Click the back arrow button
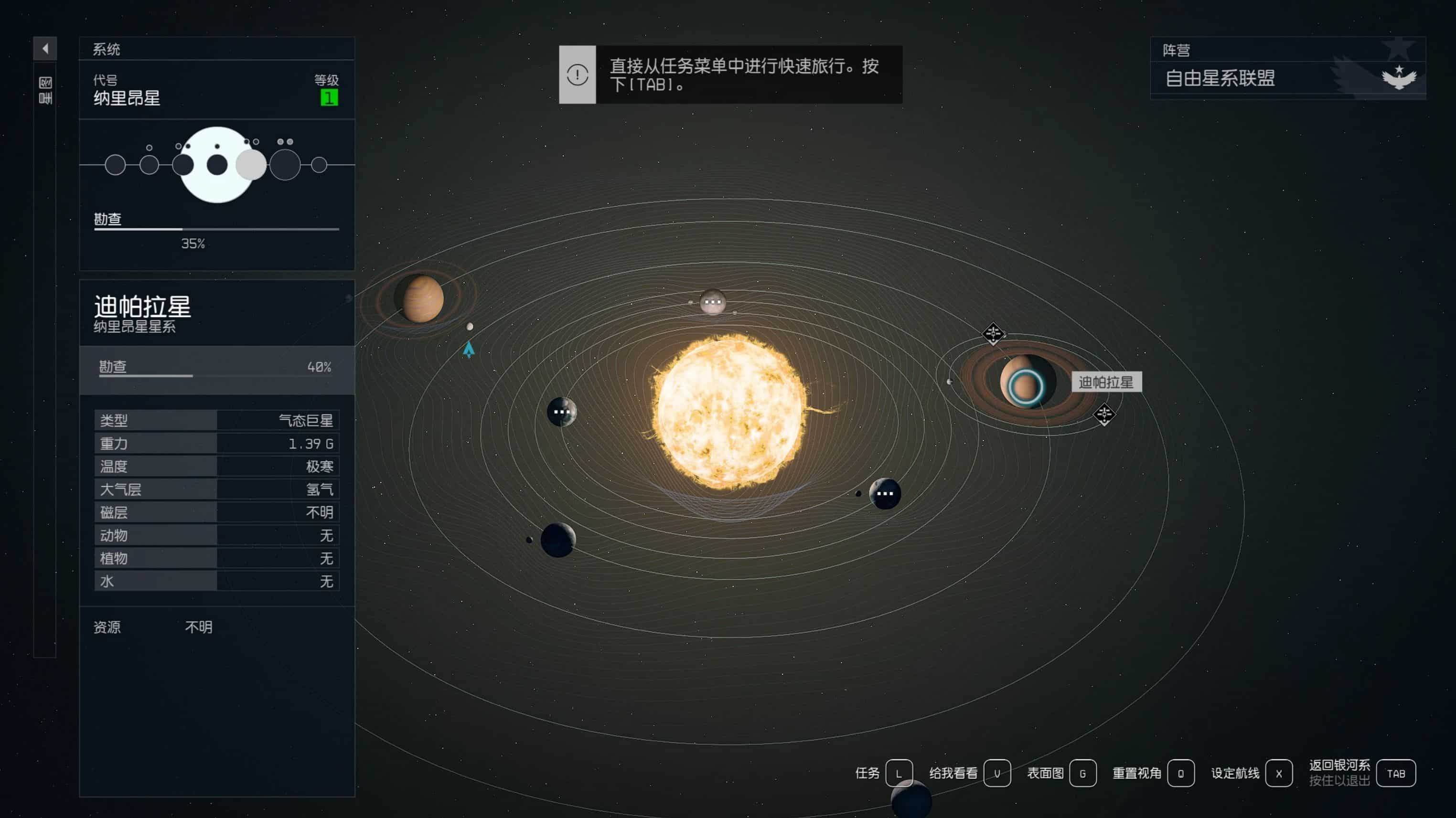This screenshot has width=1456, height=818. [x=44, y=49]
